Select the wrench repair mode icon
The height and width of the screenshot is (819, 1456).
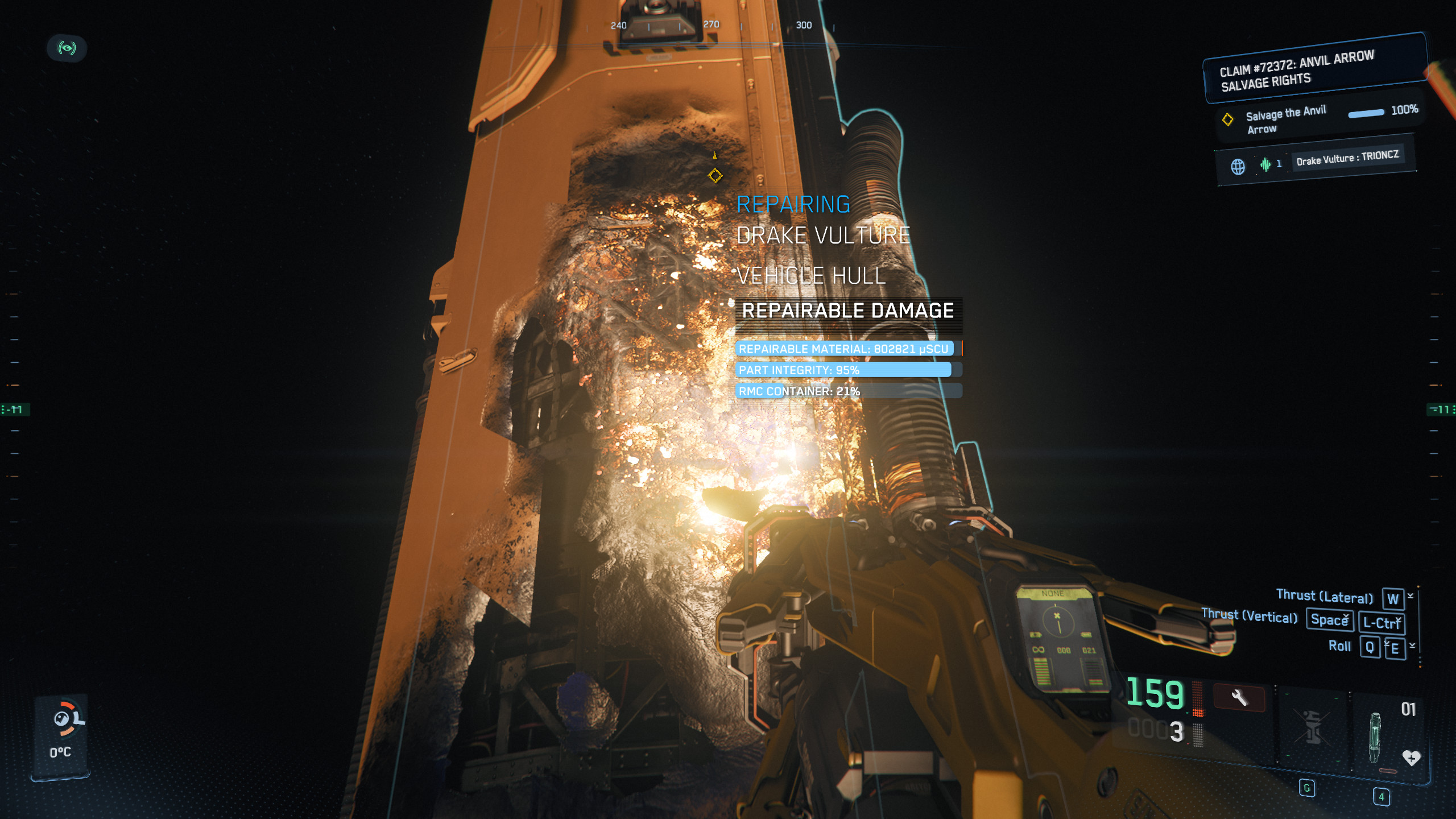pyautogui.click(x=1239, y=697)
